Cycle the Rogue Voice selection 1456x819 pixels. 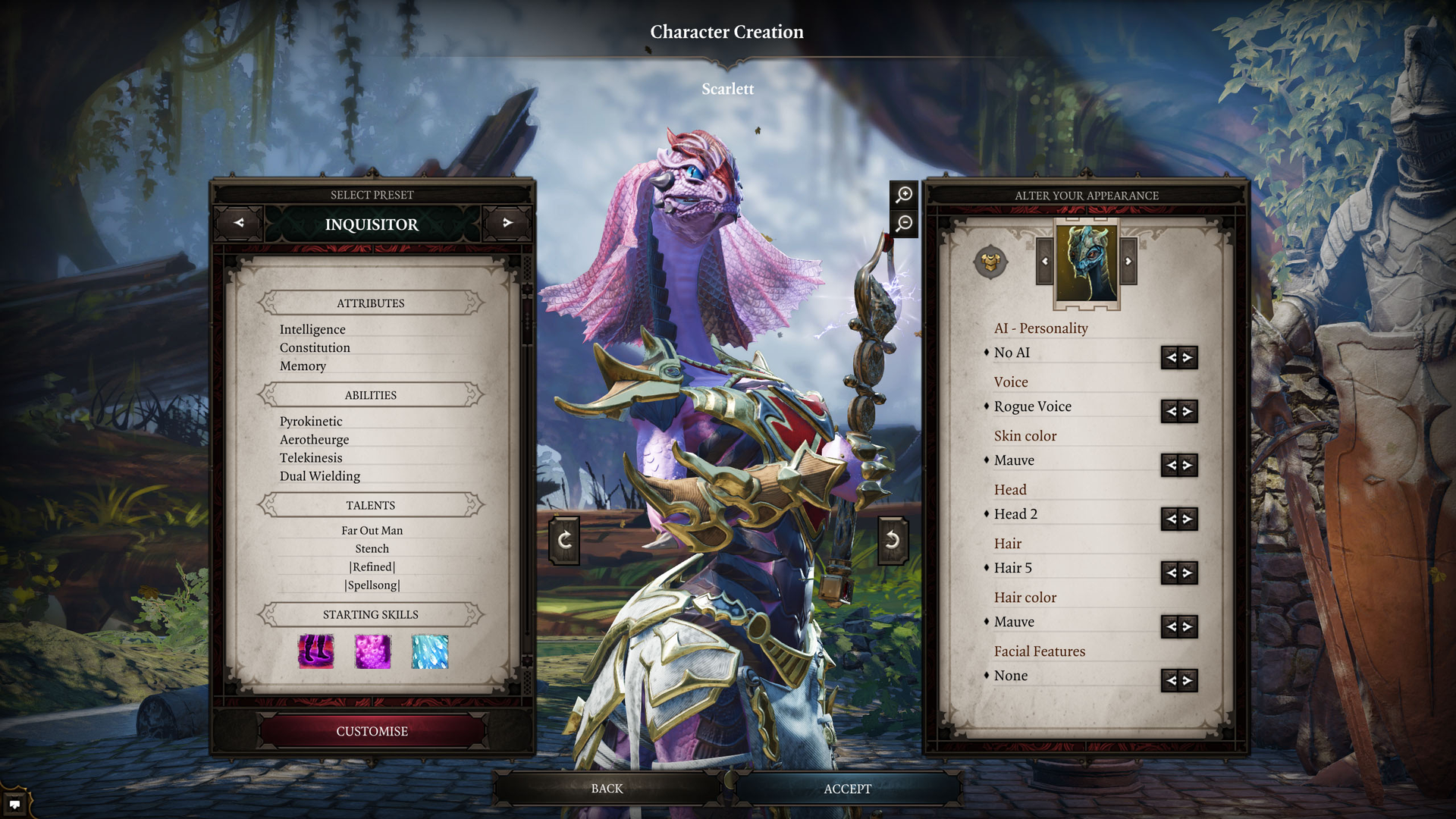point(1188,411)
